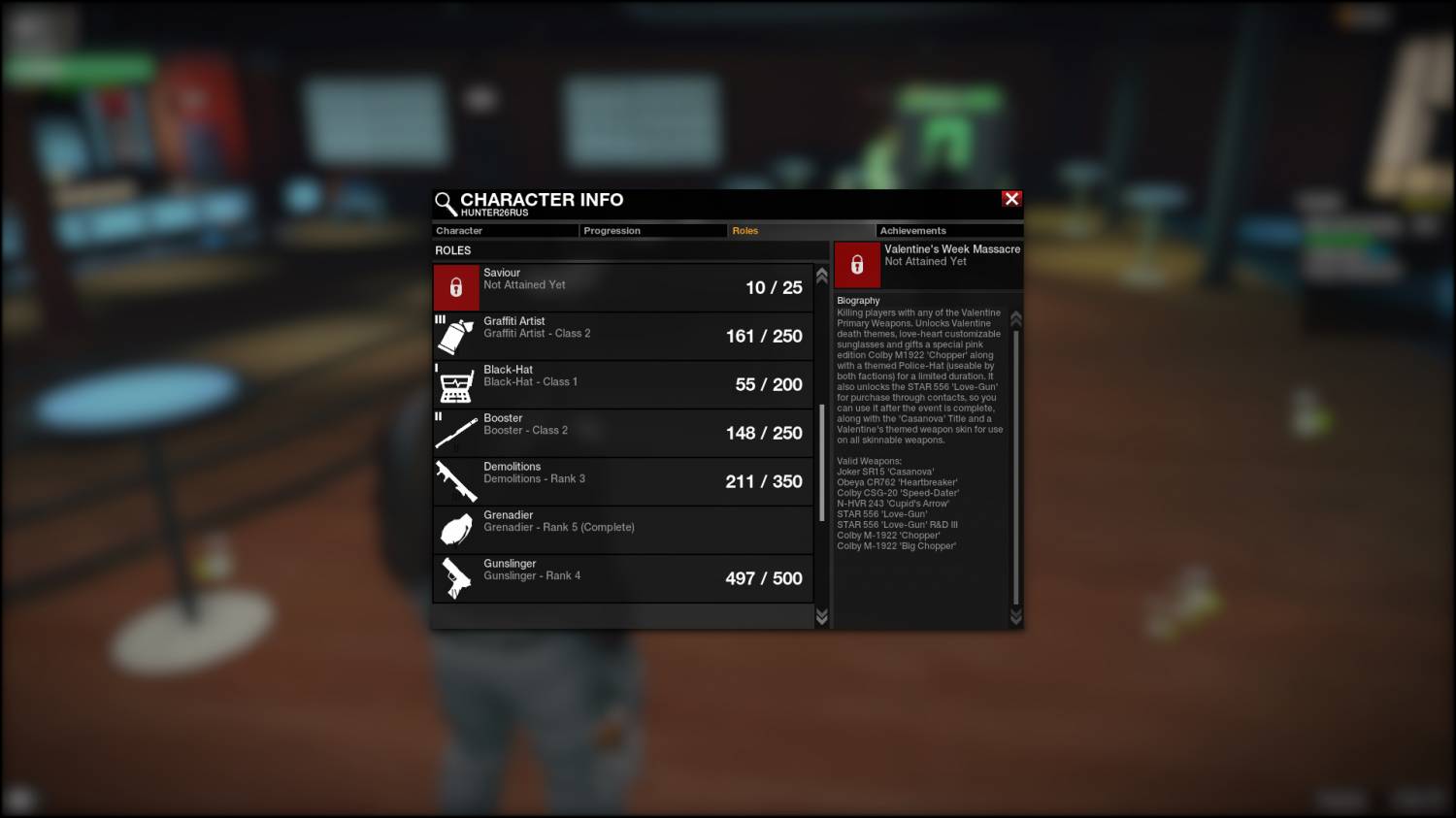Click the roles list scroll-down arrow
Screen dimensions: 1456x818
tap(822, 617)
